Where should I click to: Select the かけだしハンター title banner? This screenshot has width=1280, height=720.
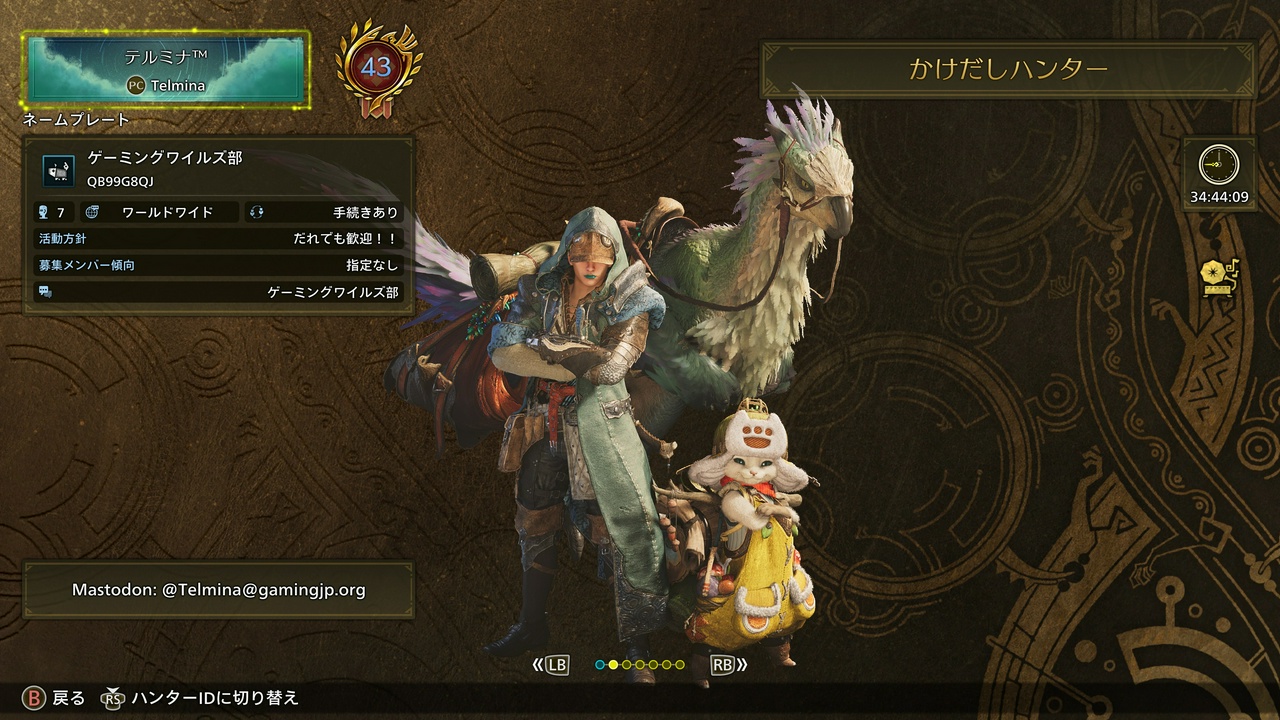(x=1008, y=69)
